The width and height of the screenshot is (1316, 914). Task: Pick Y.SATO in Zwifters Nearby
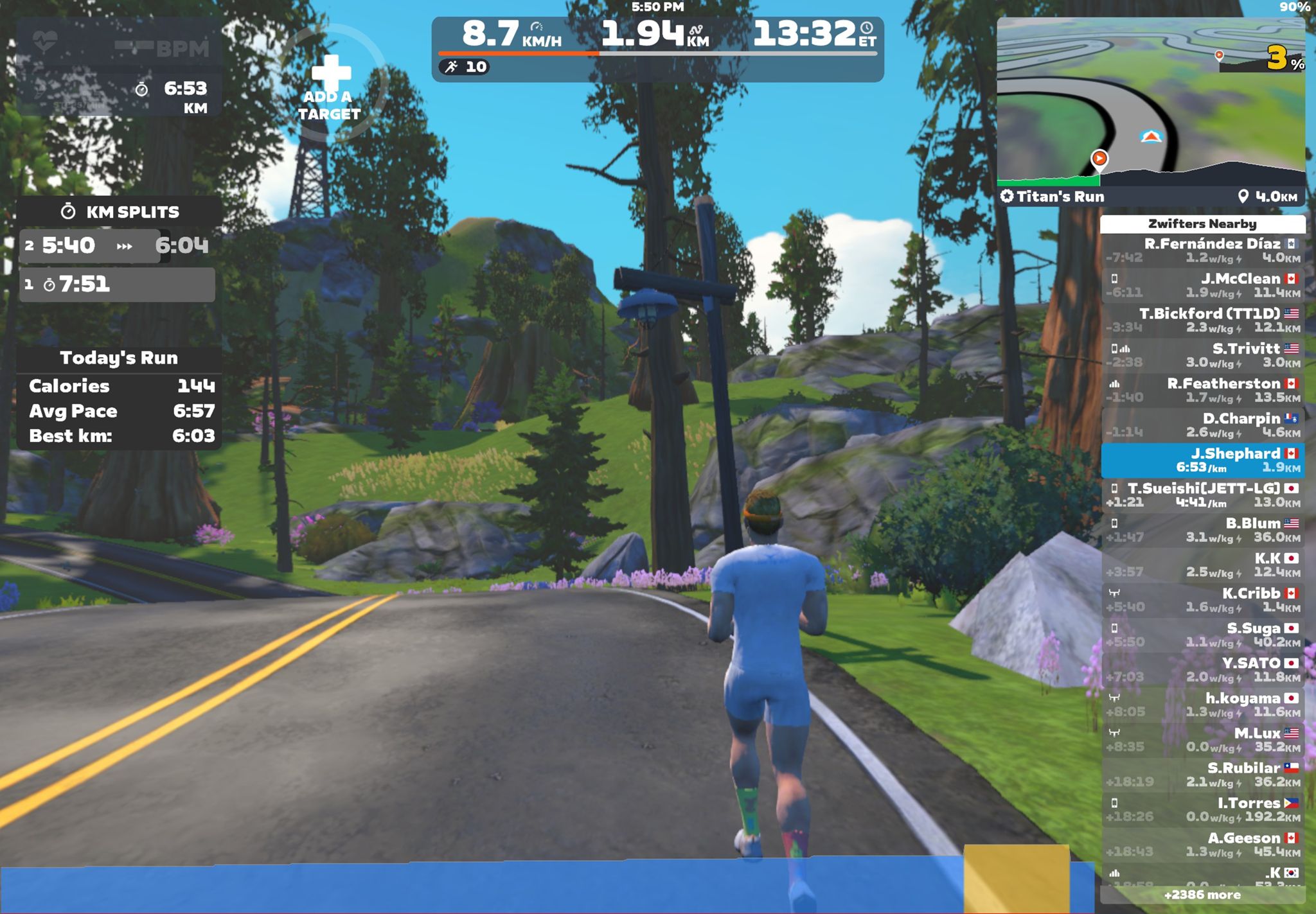(x=1202, y=669)
